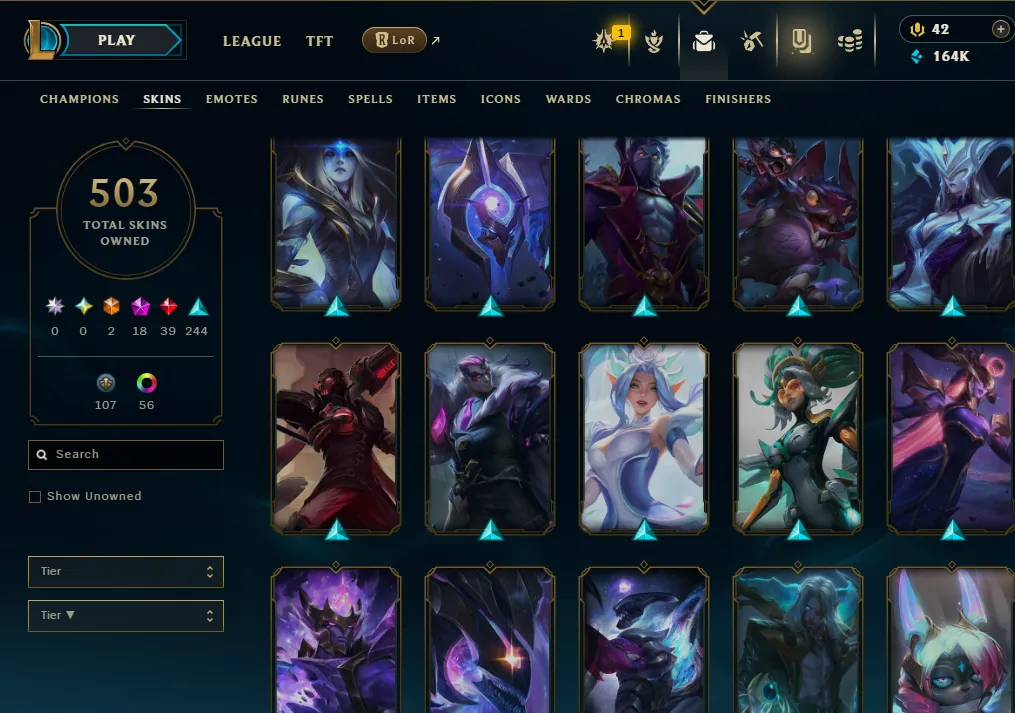Viewport: 1015px width, 713px height.
Task: Open the Tier ▼ sort dropdown
Action: (x=126, y=616)
